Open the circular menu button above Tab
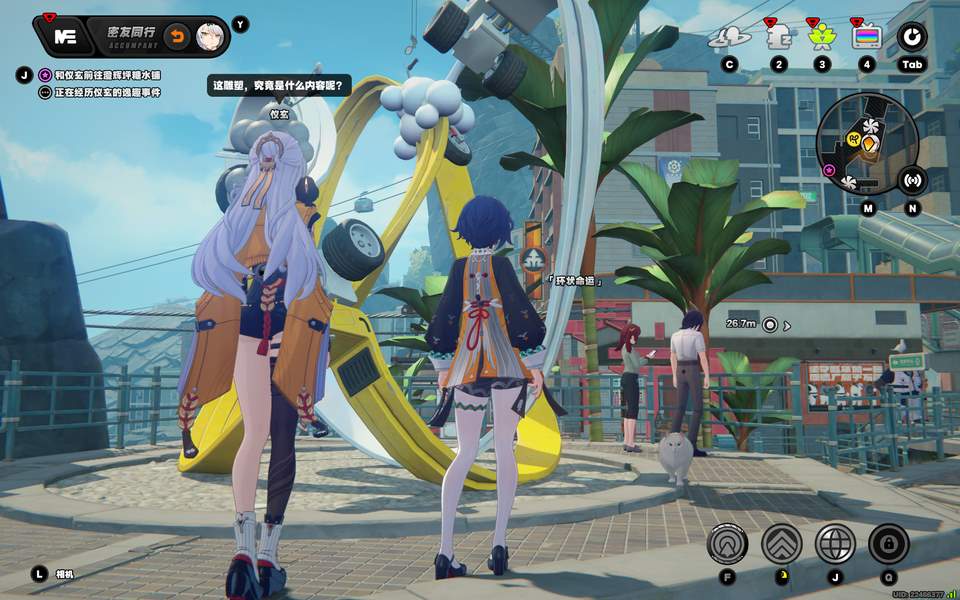The height and width of the screenshot is (600, 960). [911, 38]
